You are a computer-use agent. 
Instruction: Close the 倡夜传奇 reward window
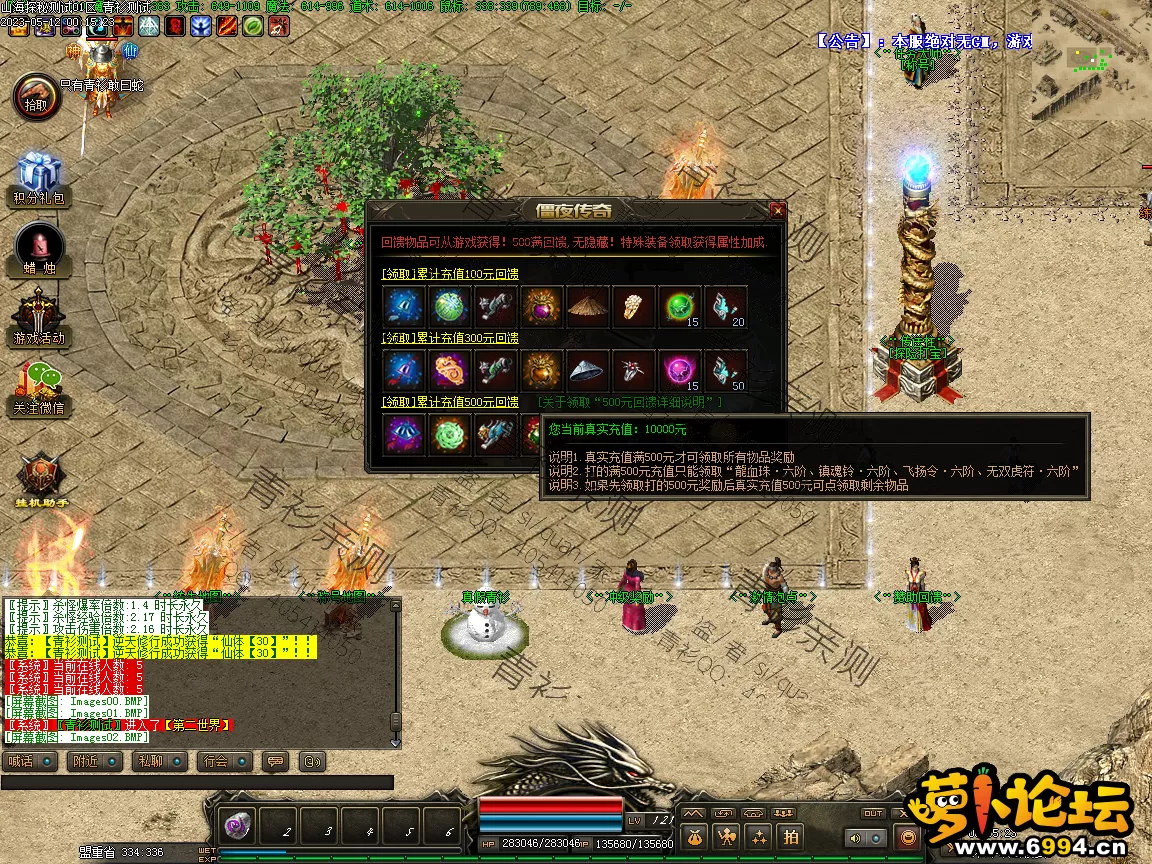coord(777,210)
